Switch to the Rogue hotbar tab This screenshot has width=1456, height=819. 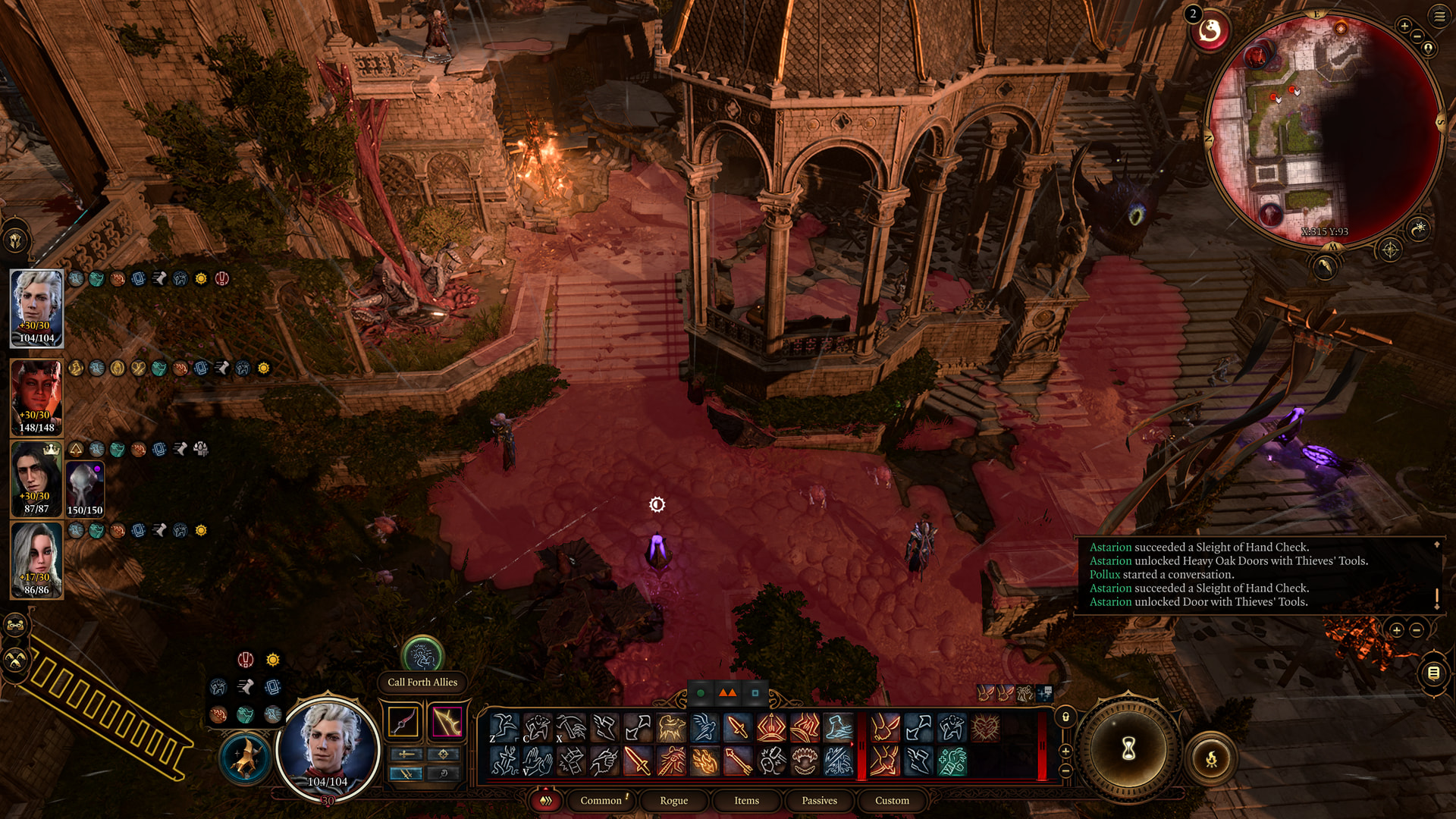pyautogui.click(x=673, y=800)
